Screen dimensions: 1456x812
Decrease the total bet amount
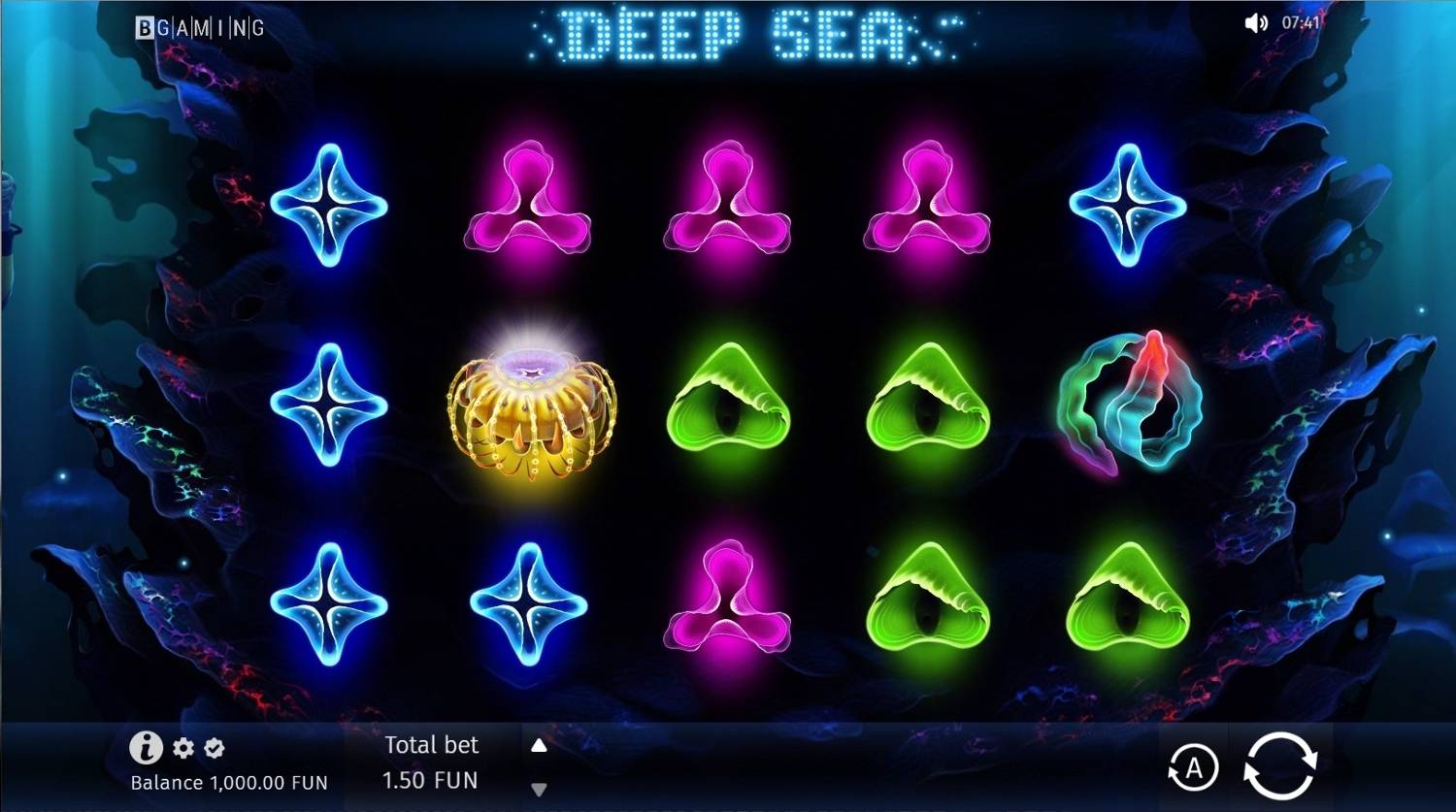(540, 790)
